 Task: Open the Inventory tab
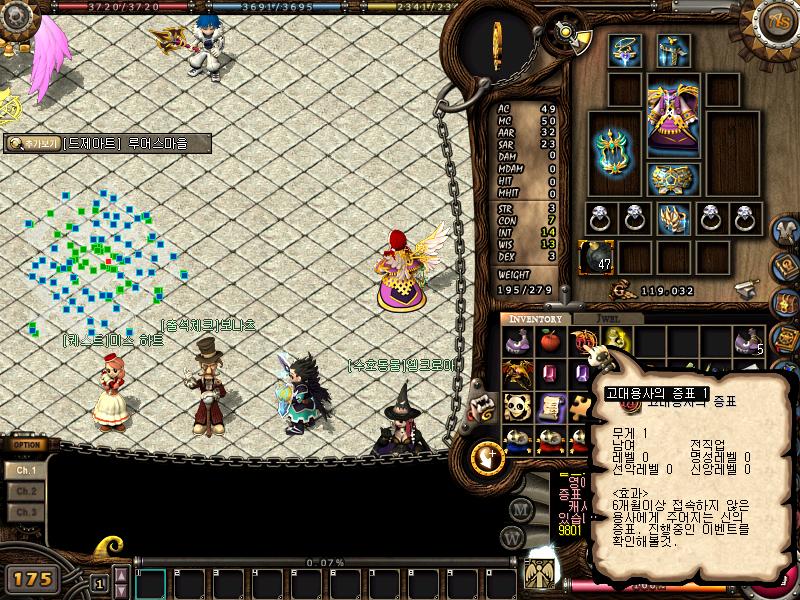(537, 319)
